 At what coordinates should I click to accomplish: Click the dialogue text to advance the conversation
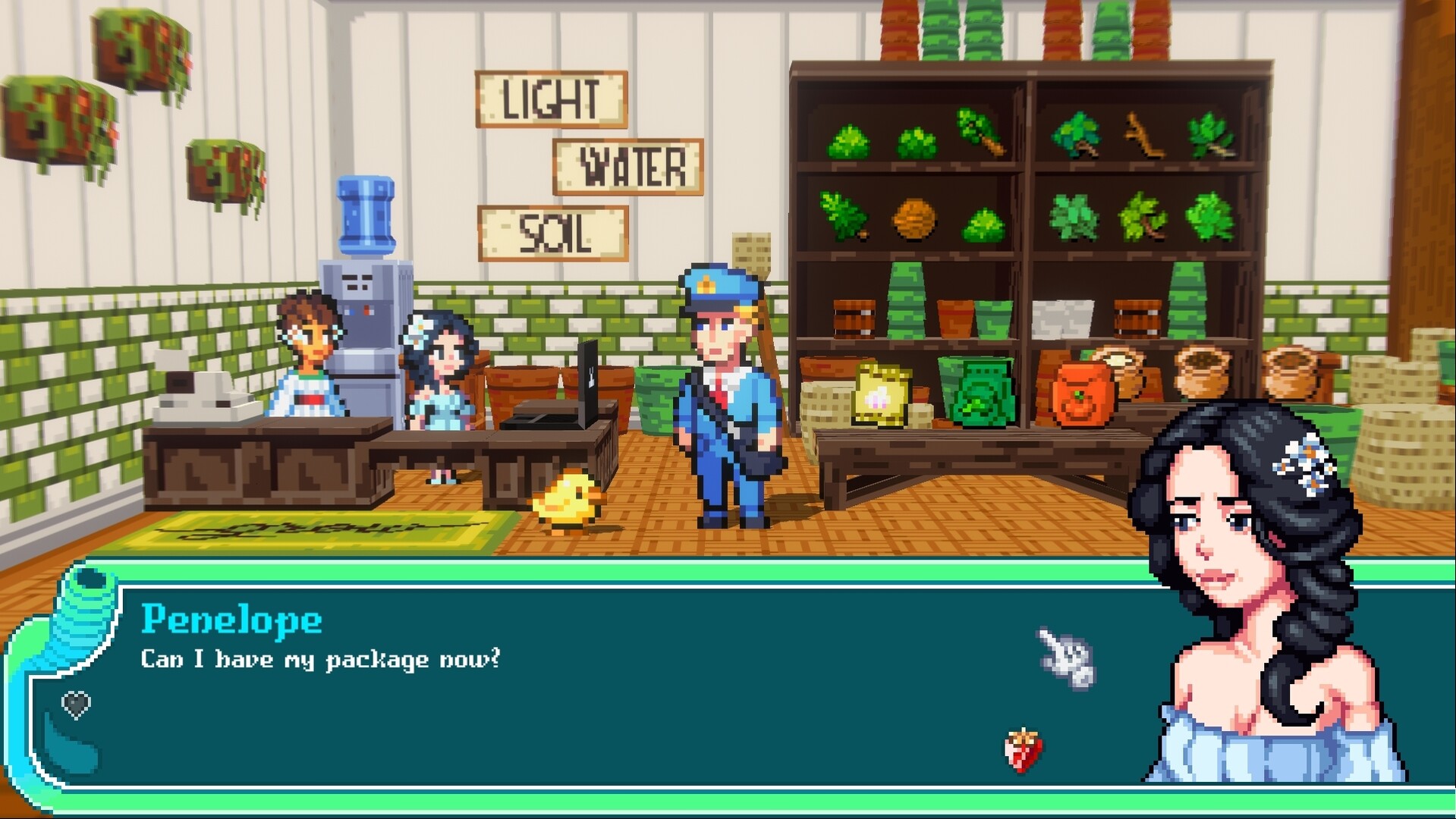pyautogui.click(x=319, y=660)
